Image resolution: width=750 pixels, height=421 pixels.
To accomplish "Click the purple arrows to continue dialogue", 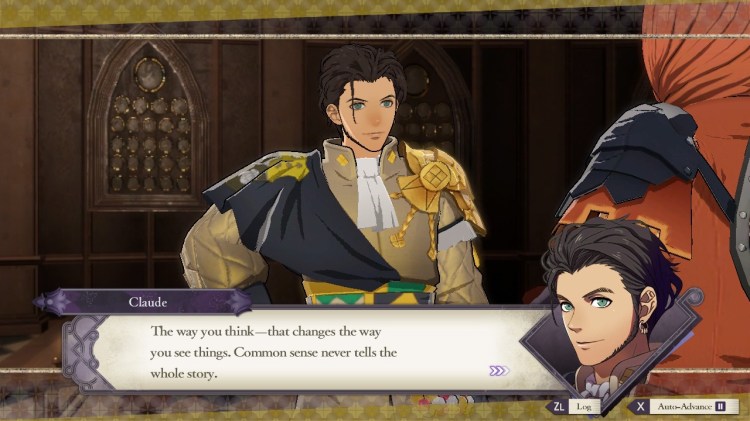I will (498, 371).
